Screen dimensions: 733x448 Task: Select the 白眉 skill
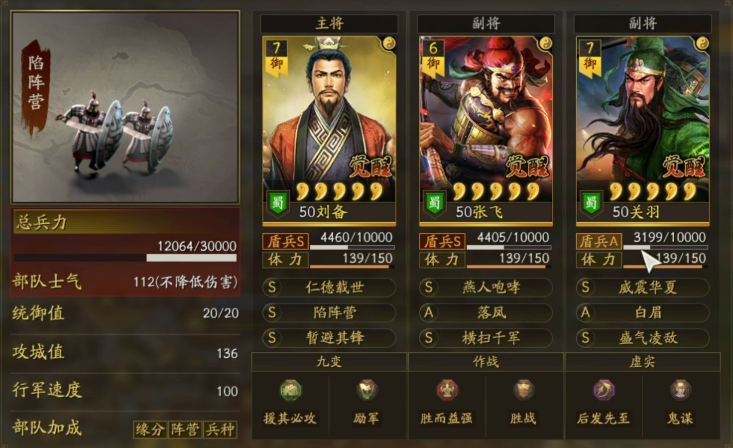click(x=643, y=312)
